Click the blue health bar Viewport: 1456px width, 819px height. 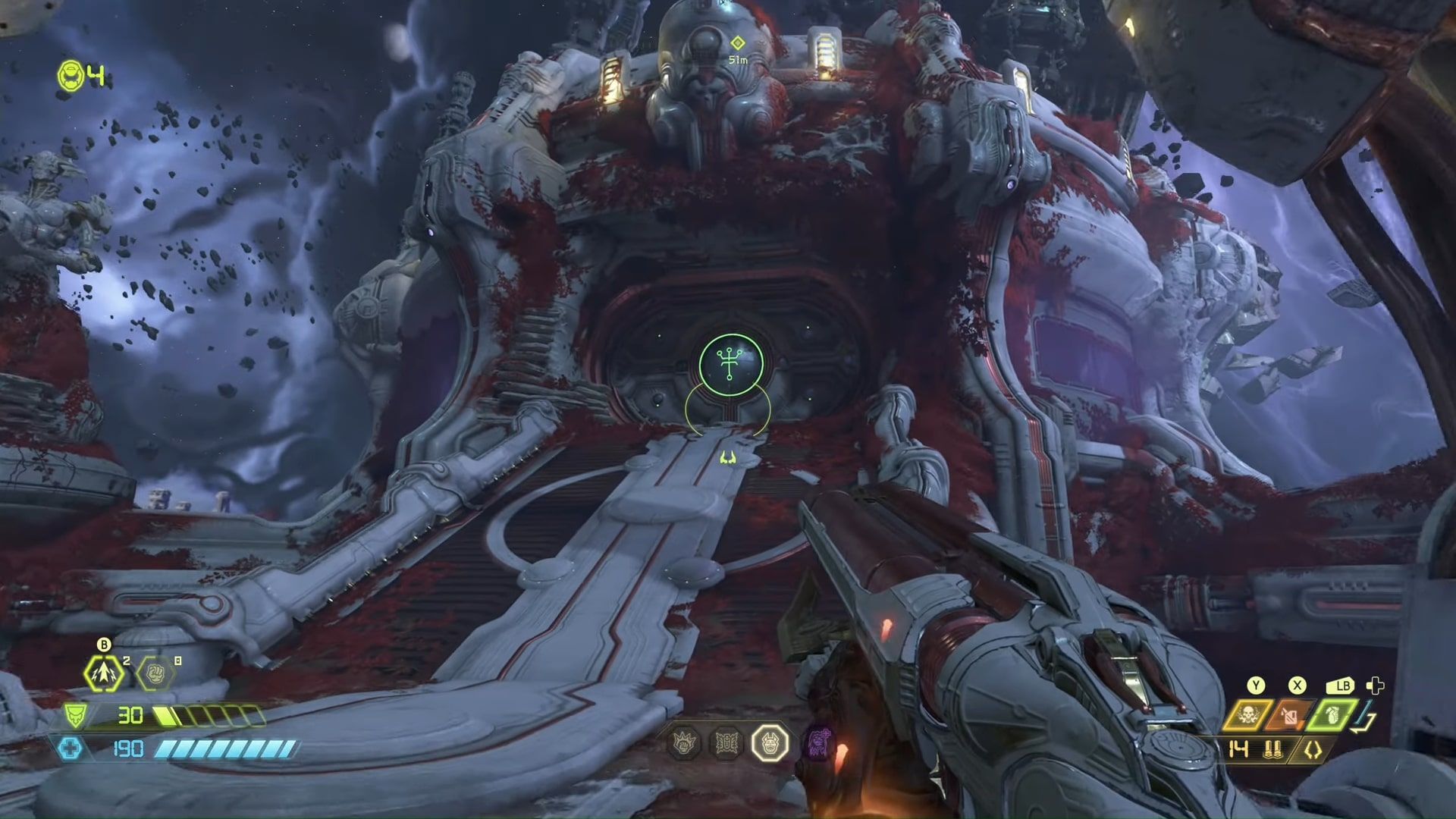pyautogui.click(x=227, y=749)
